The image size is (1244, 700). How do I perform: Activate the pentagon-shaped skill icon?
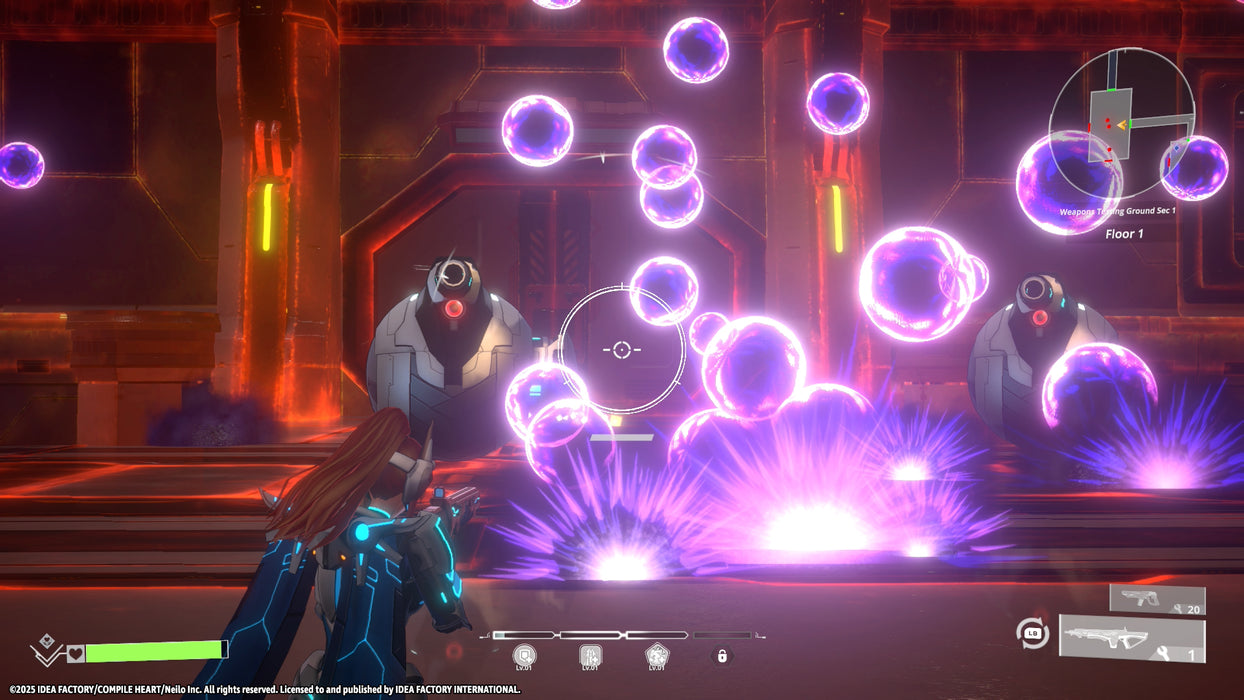coord(656,656)
